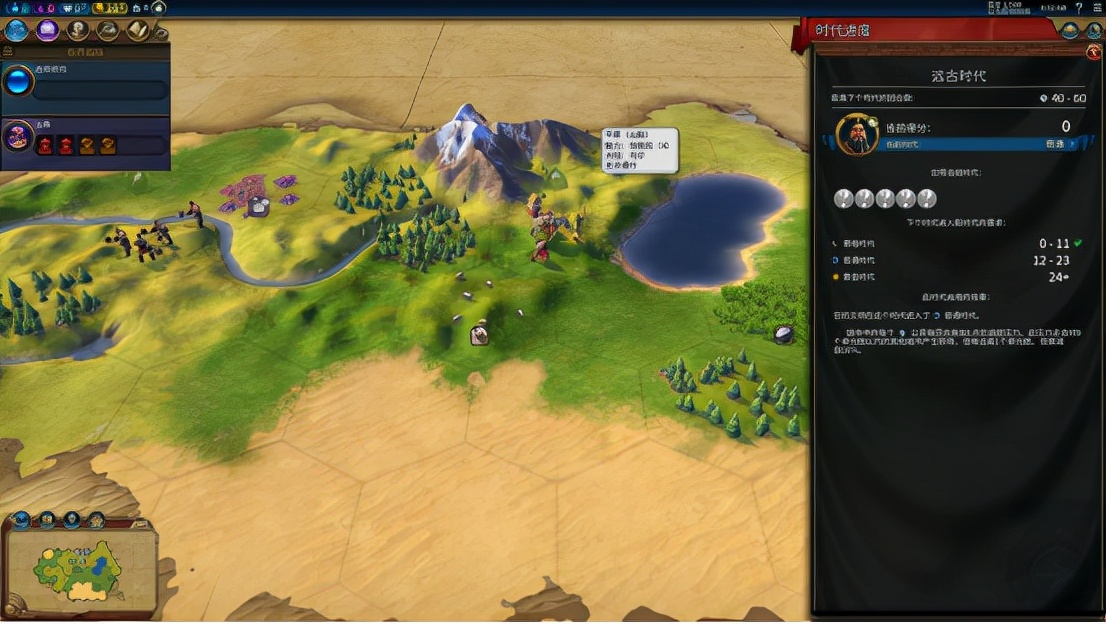
Task: Select the current civic purple icon
Action: (18, 136)
